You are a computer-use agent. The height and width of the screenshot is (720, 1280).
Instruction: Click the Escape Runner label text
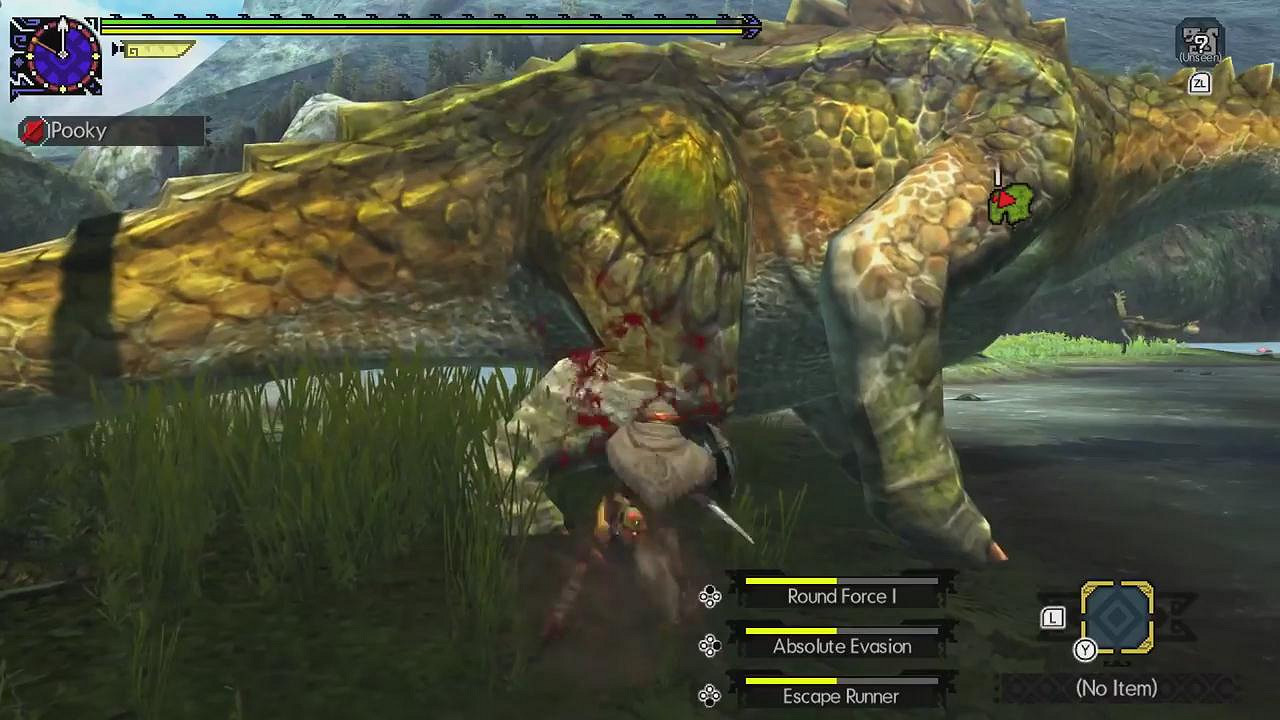coord(840,696)
